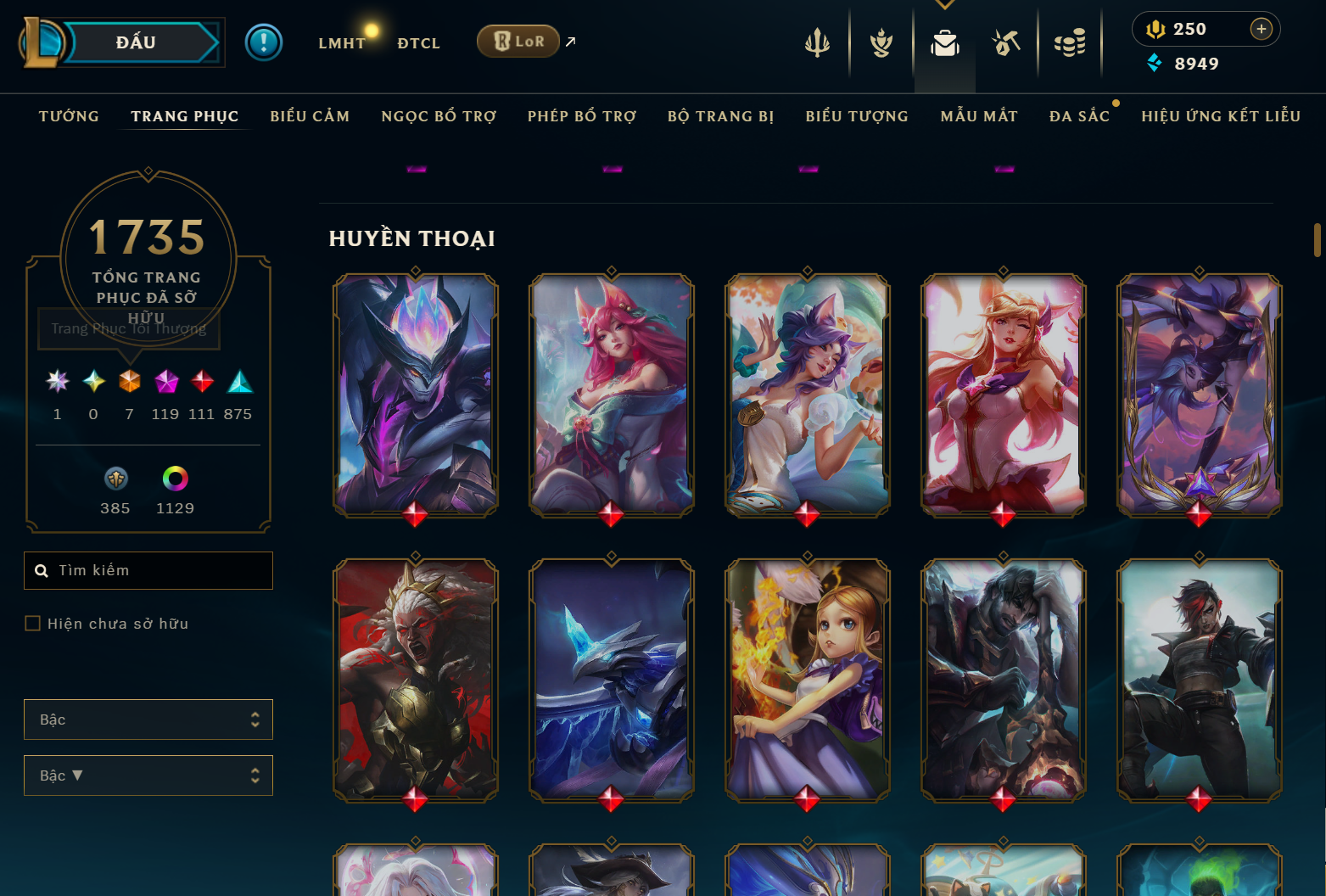1326x896 pixels.
Task: Click inside the Tìm kiếm search field
Action: click(x=148, y=570)
